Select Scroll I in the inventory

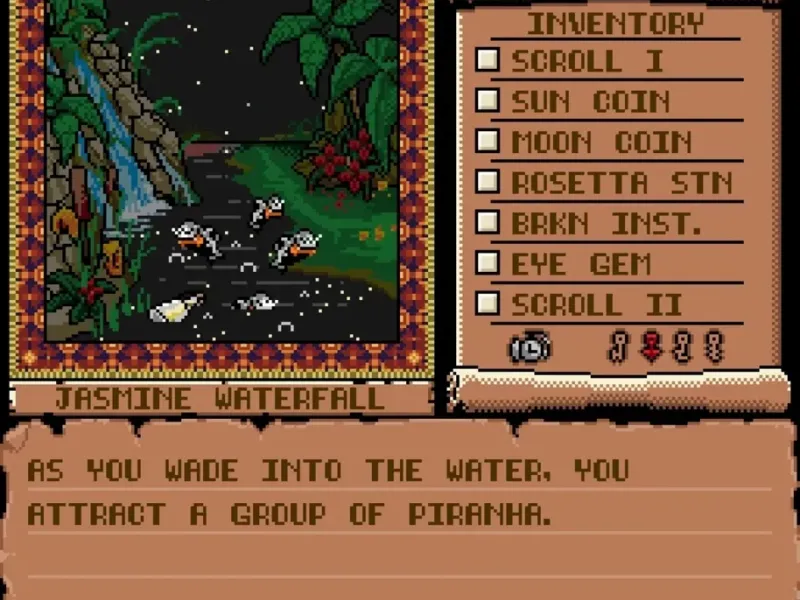click(487, 60)
